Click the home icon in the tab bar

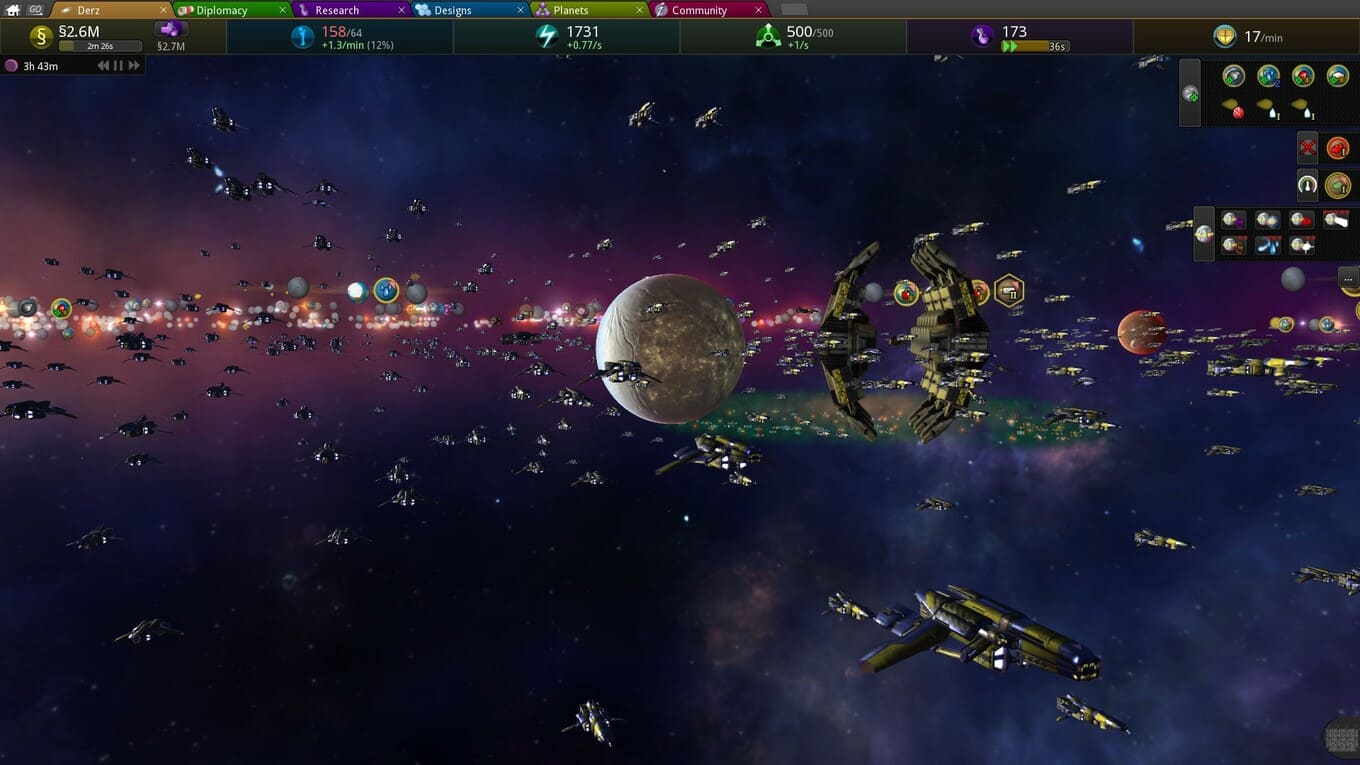tap(13, 10)
